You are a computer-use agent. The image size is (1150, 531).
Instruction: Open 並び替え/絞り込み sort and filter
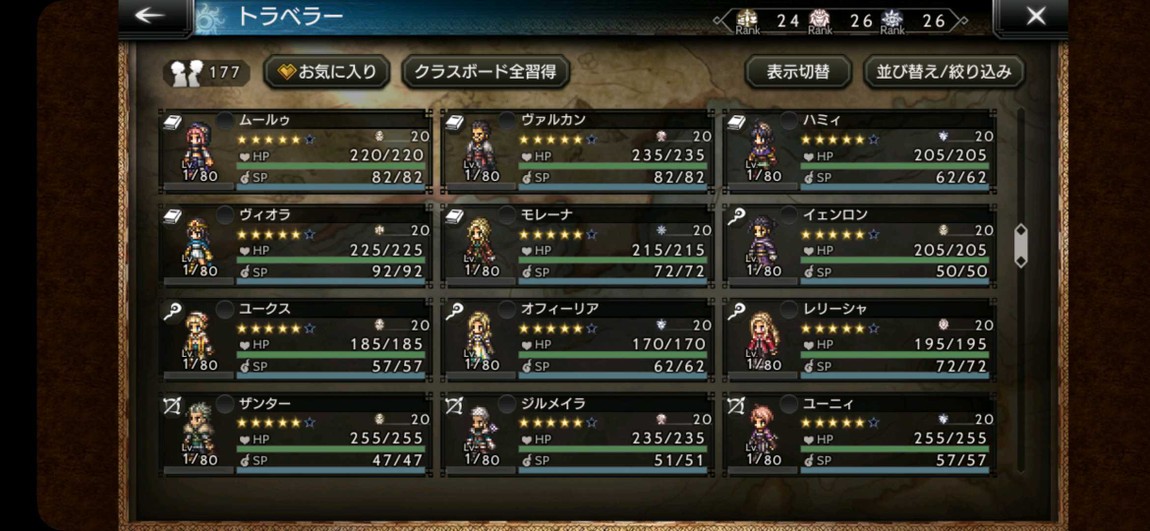[943, 71]
